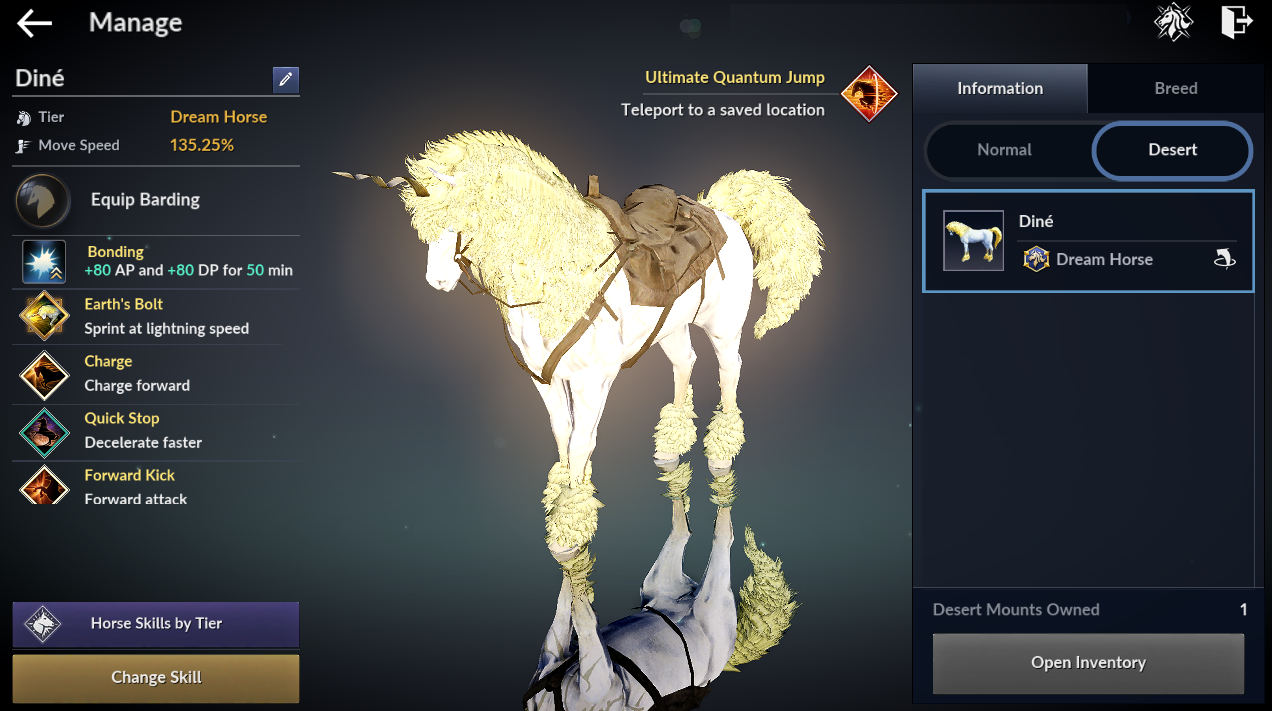The width and height of the screenshot is (1272, 711).
Task: Open the Equip Barding slot
Action: pos(43,200)
